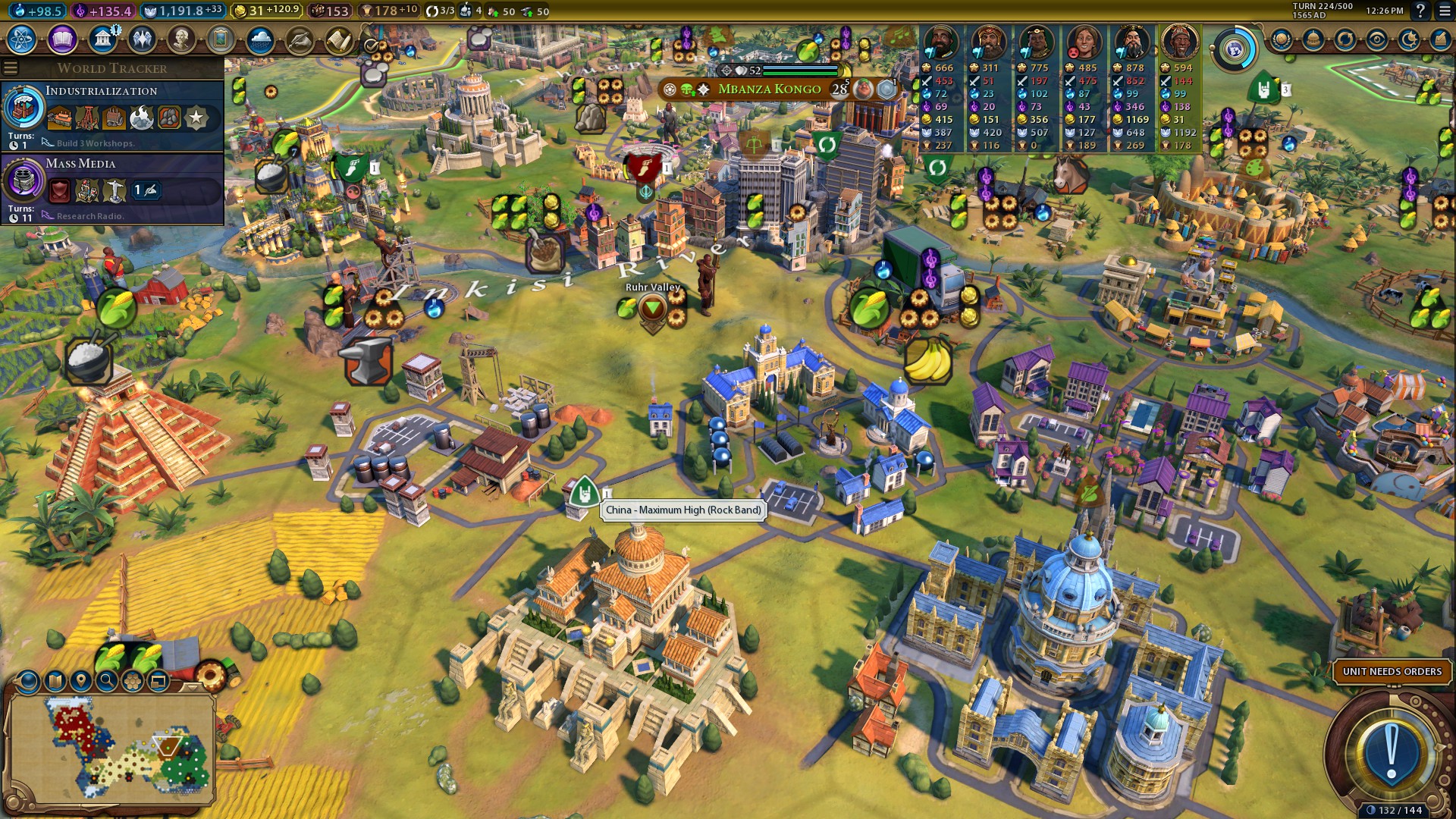Open the game menu hamburger button
The height and width of the screenshot is (819, 1456).
(x=1444, y=11)
